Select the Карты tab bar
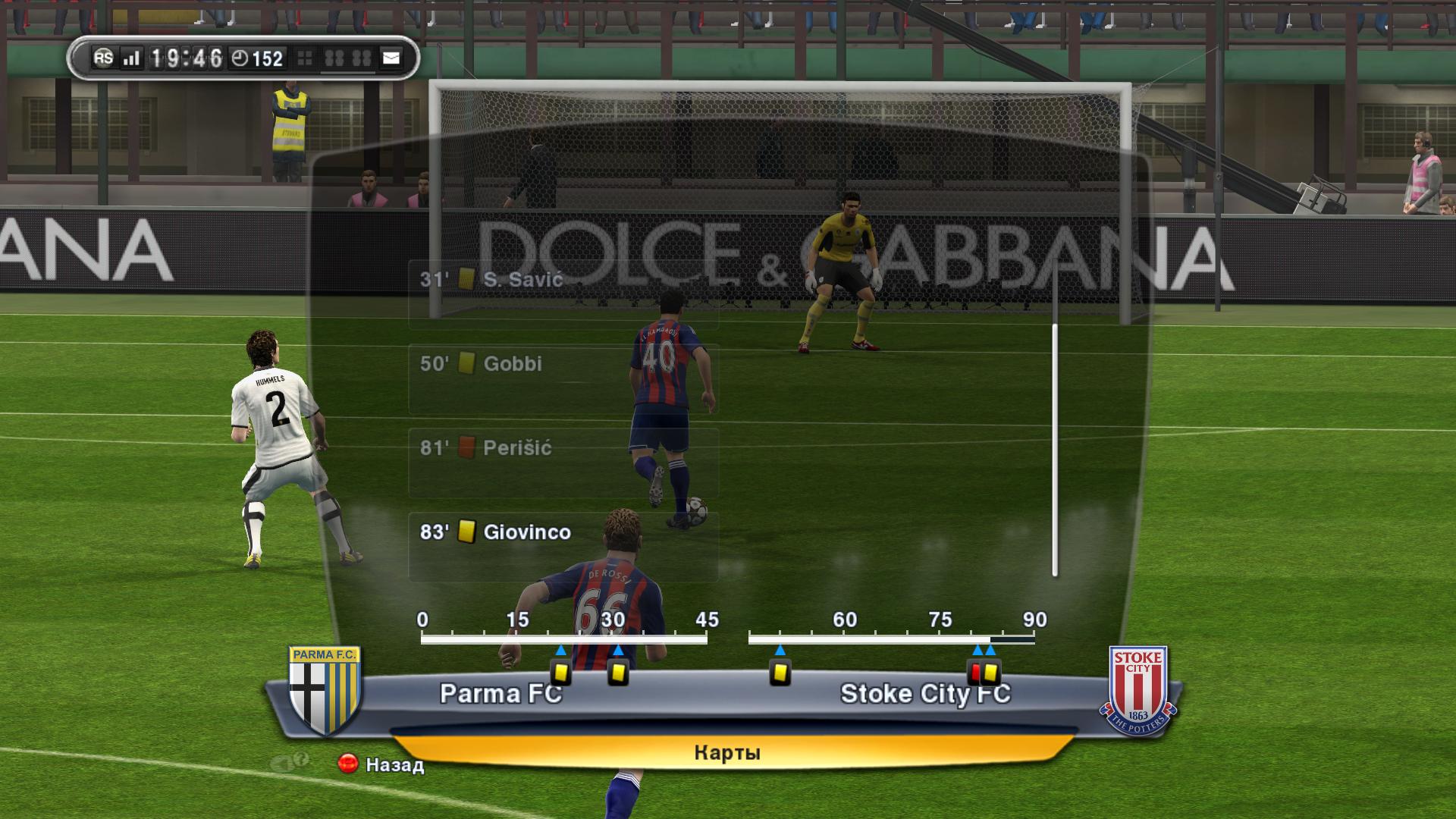Image resolution: width=1456 pixels, height=819 pixels. pos(726,752)
